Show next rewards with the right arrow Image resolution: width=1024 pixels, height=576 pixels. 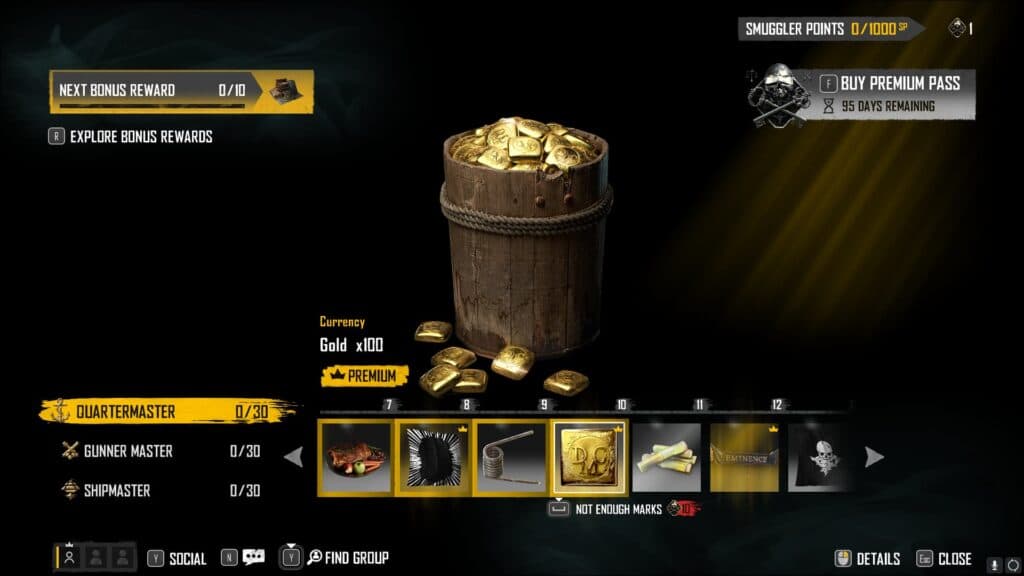point(874,457)
